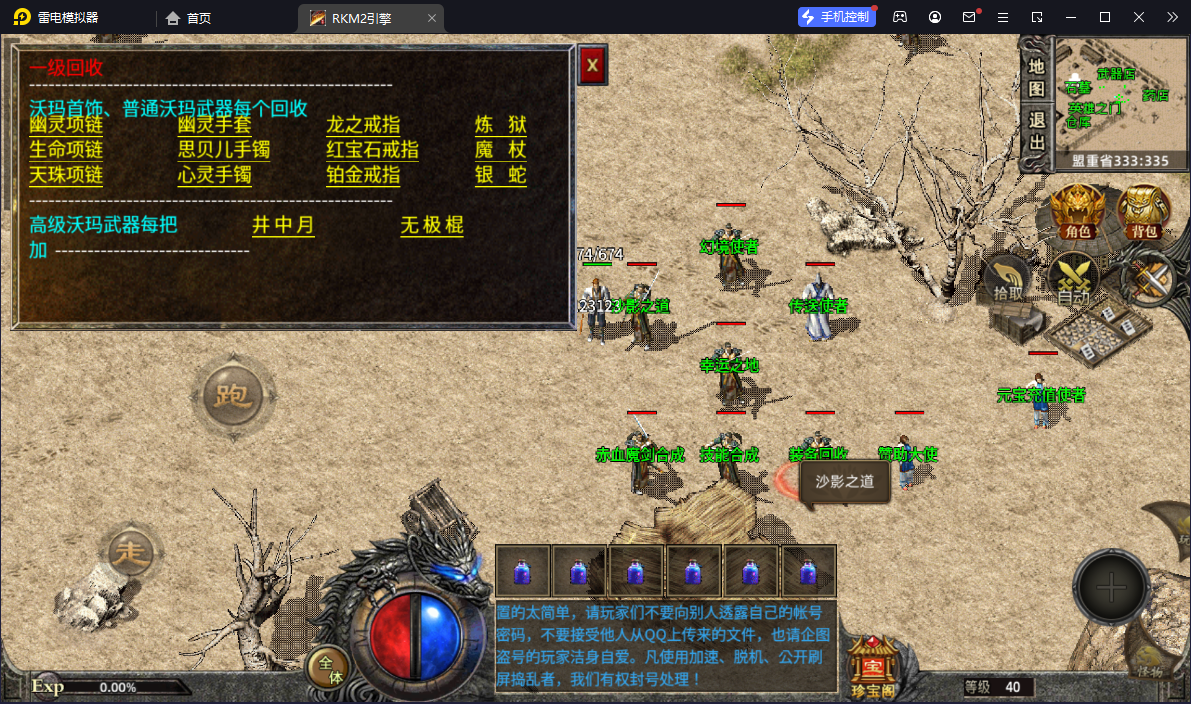Open the 珍宝阁 treasure shop

coord(872,662)
